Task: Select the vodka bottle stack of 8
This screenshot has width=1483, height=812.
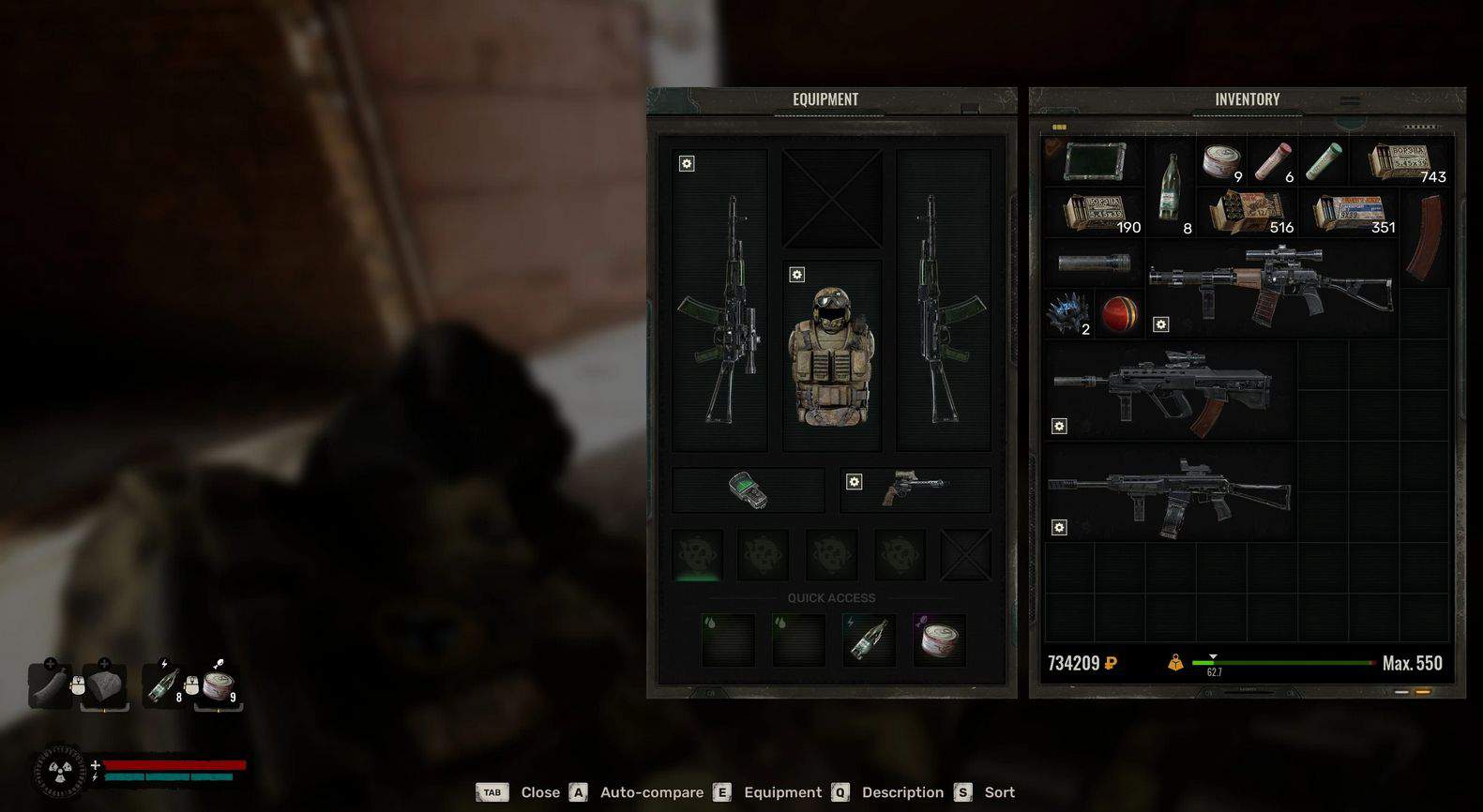Action: click(1171, 186)
